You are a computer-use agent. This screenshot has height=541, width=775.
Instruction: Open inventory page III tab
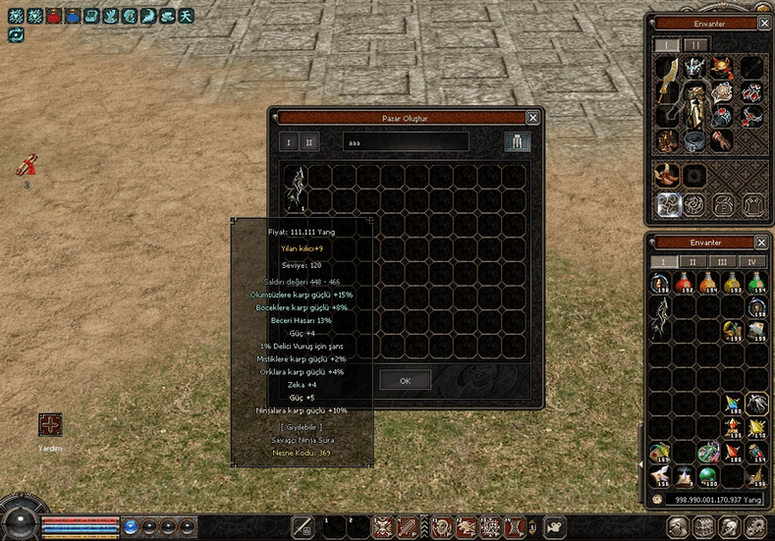point(722,262)
